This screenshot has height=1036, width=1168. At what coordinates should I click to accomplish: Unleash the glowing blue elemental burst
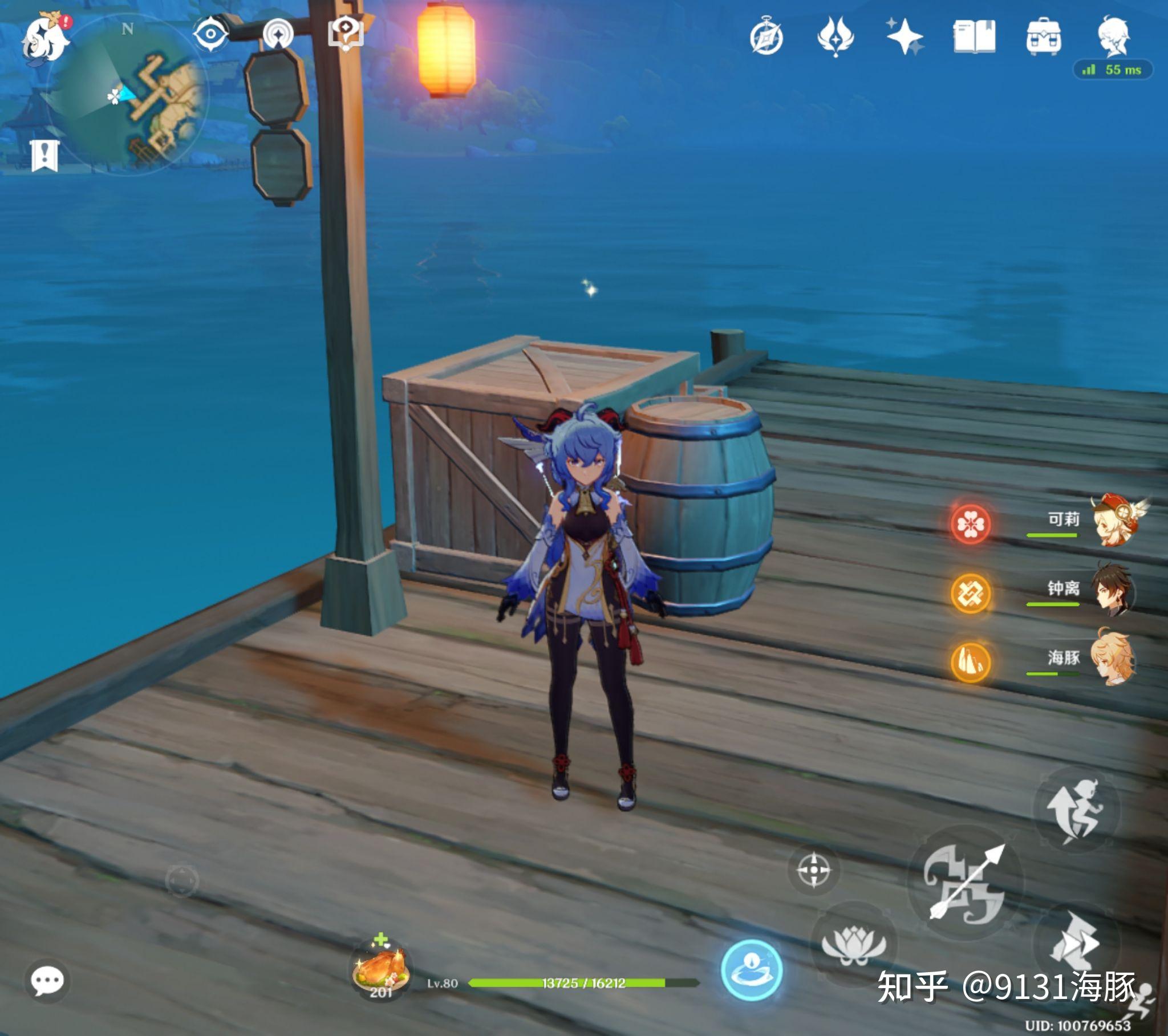[752, 970]
